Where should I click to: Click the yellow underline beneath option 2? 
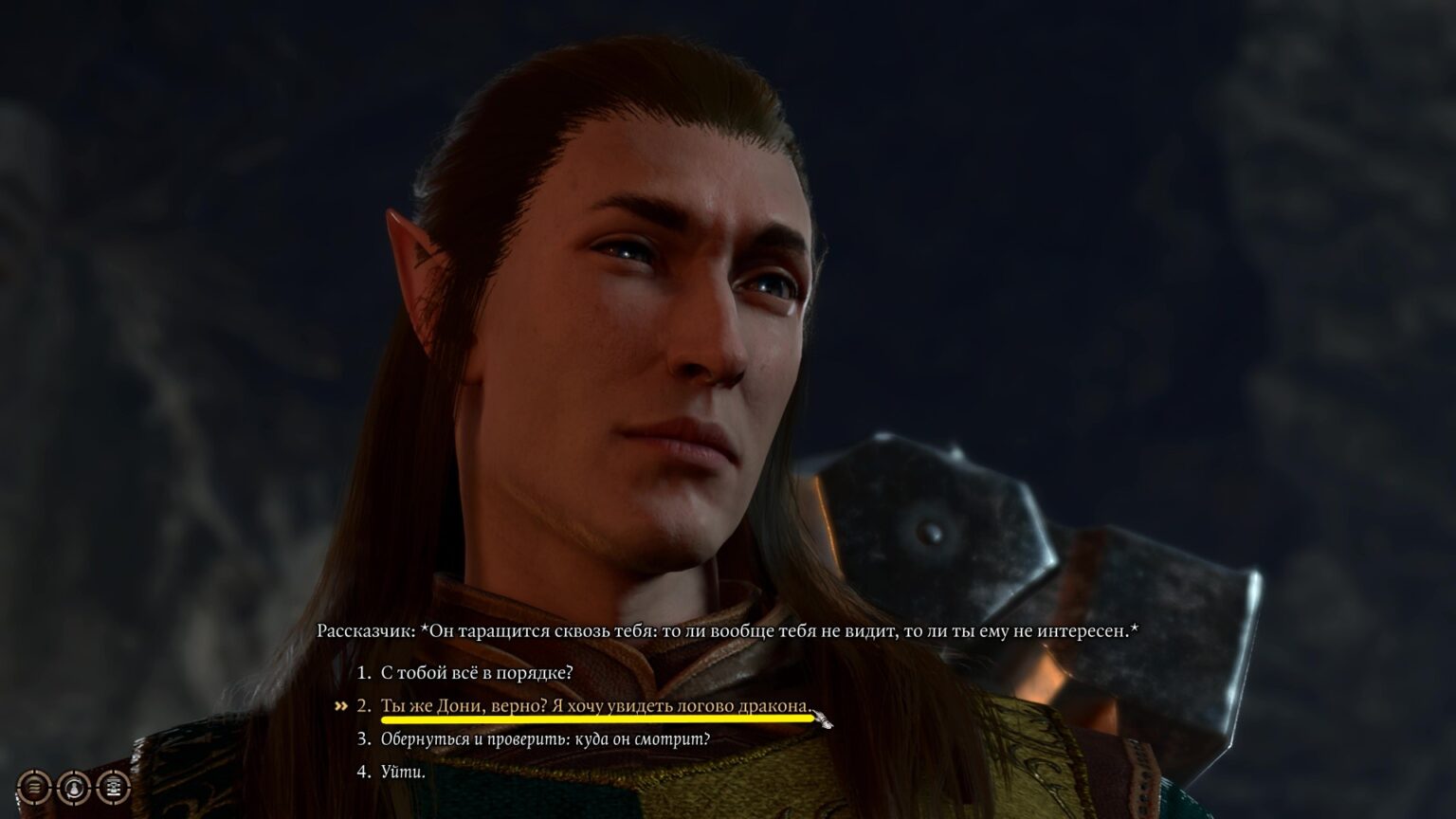(x=595, y=720)
